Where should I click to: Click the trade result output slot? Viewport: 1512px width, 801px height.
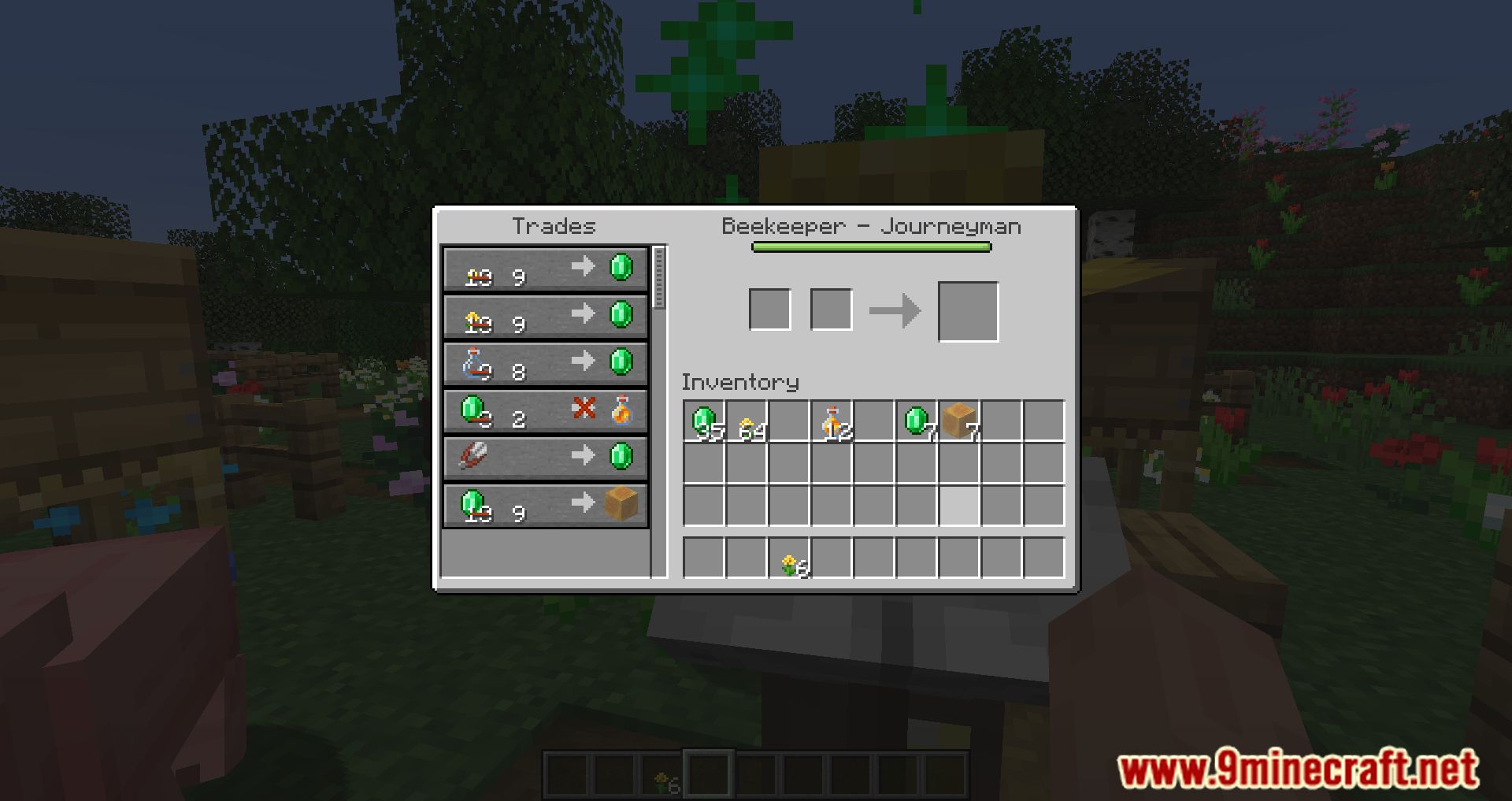click(968, 310)
